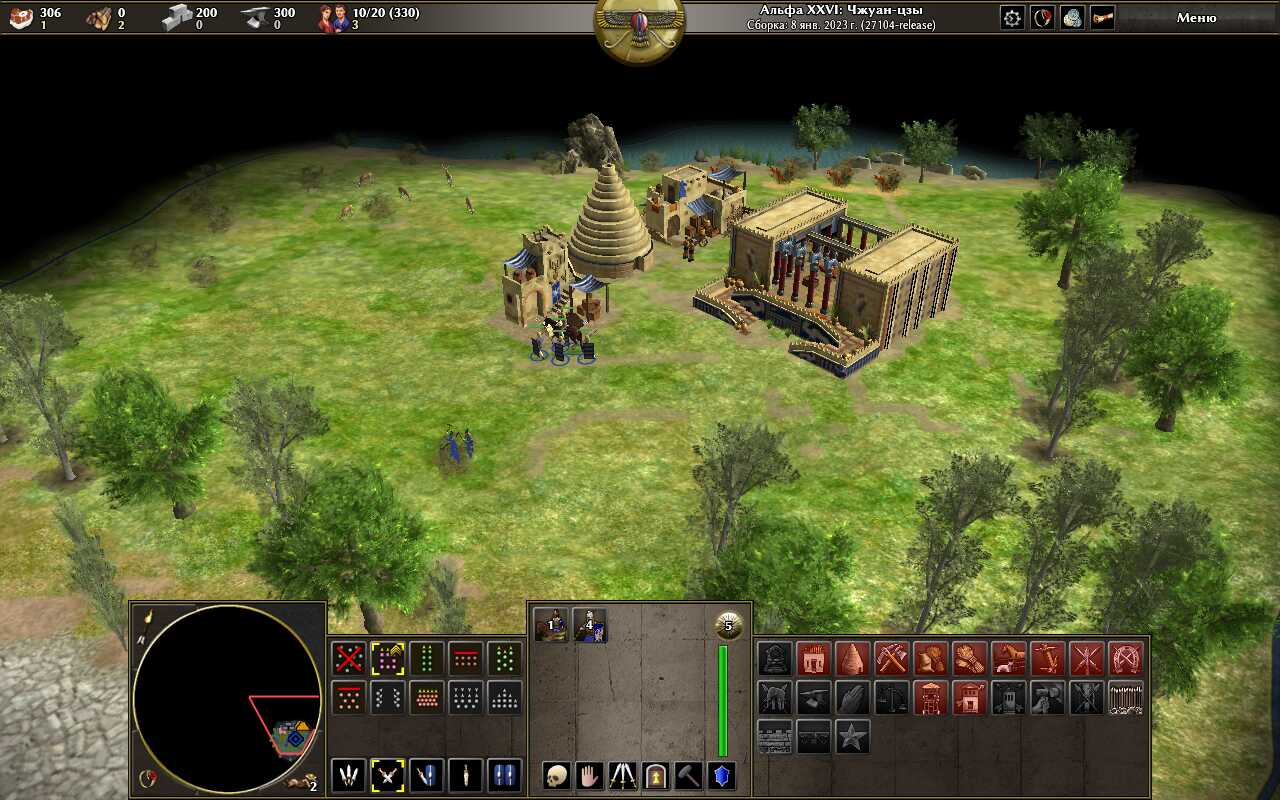Open the diplomacy ring icon
1280x800 pixels.
point(1043,17)
